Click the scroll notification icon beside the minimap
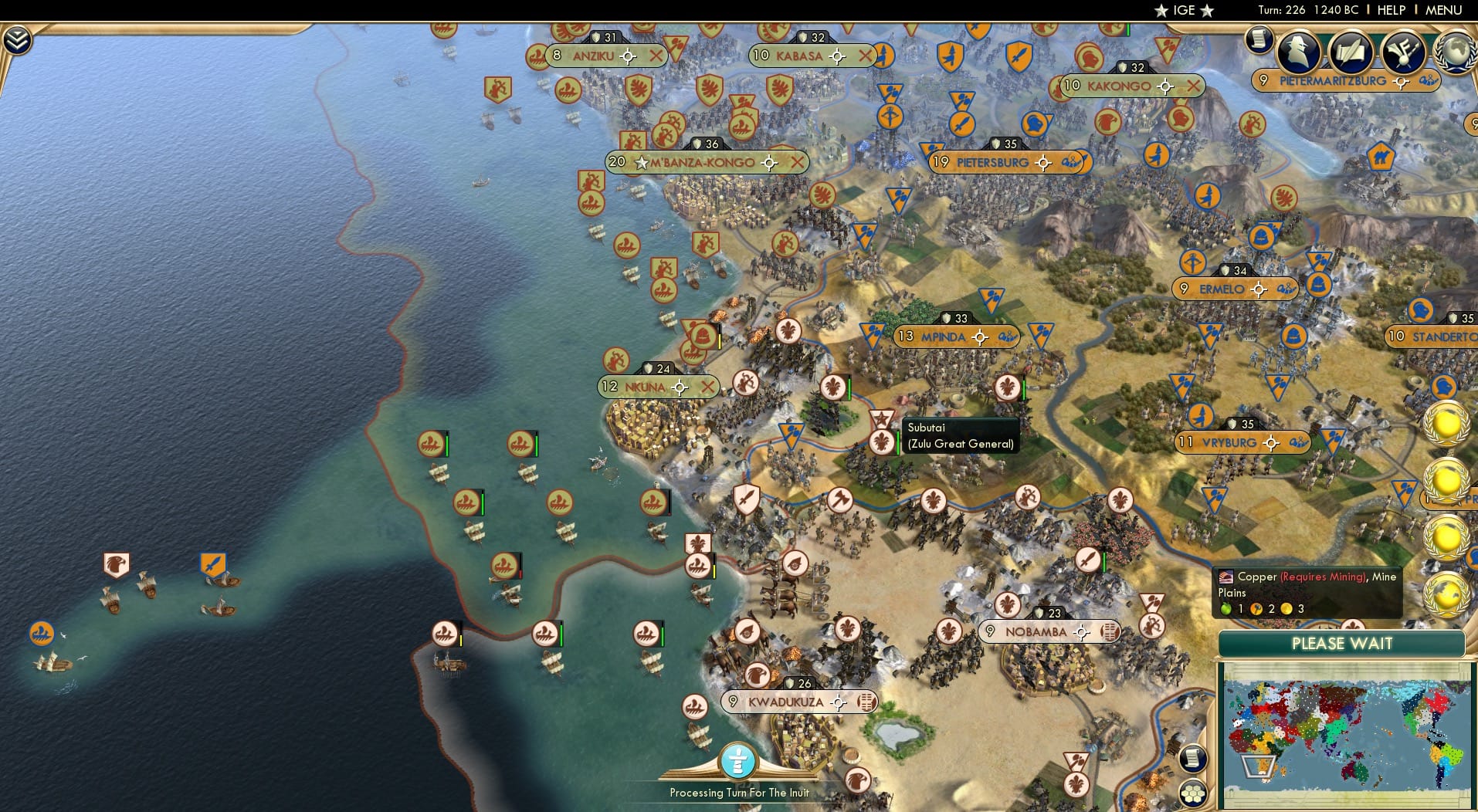1478x812 pixels. tap(1193, 759)
